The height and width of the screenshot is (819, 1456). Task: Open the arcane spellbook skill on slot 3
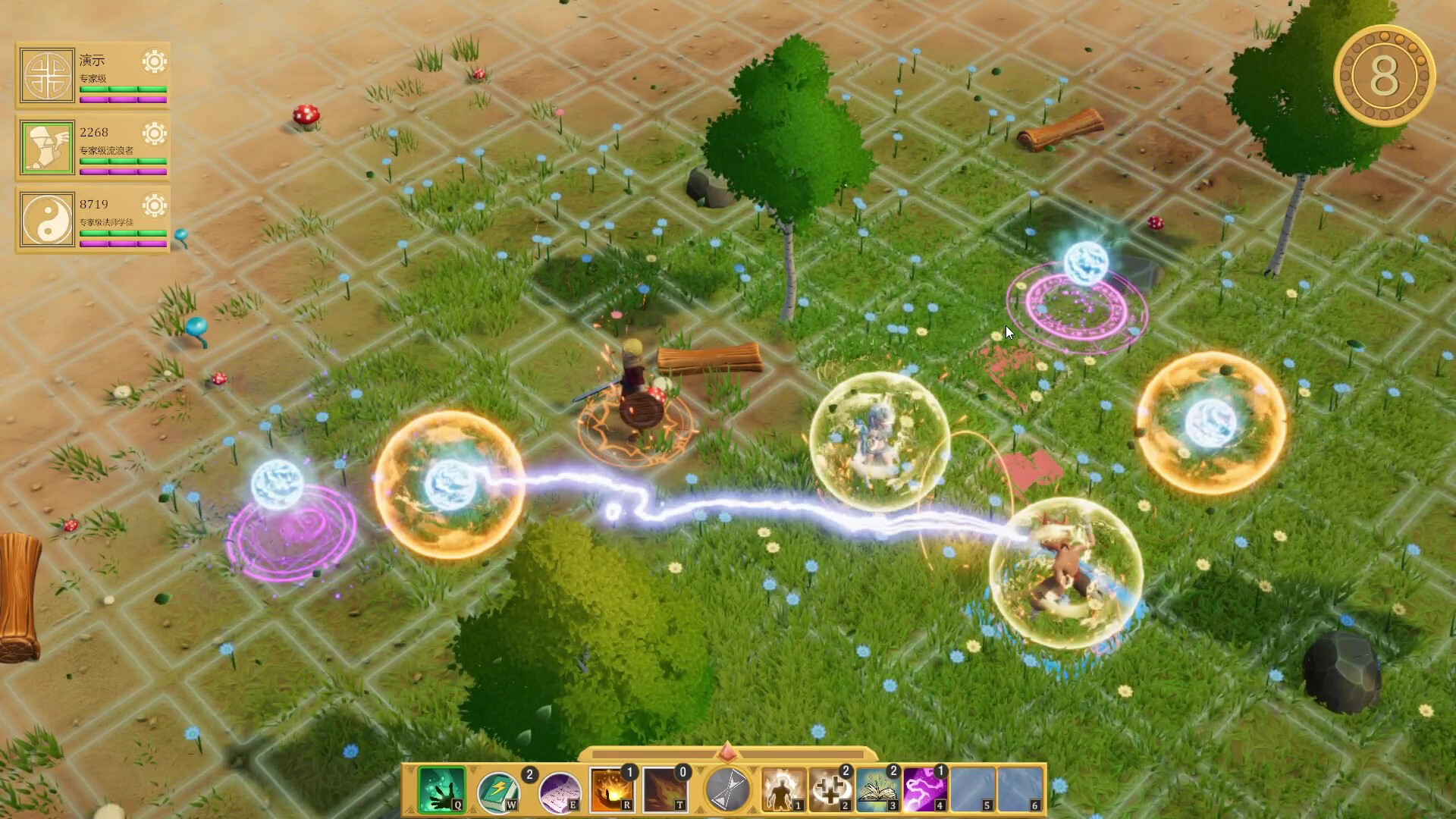tap(877, 789)
